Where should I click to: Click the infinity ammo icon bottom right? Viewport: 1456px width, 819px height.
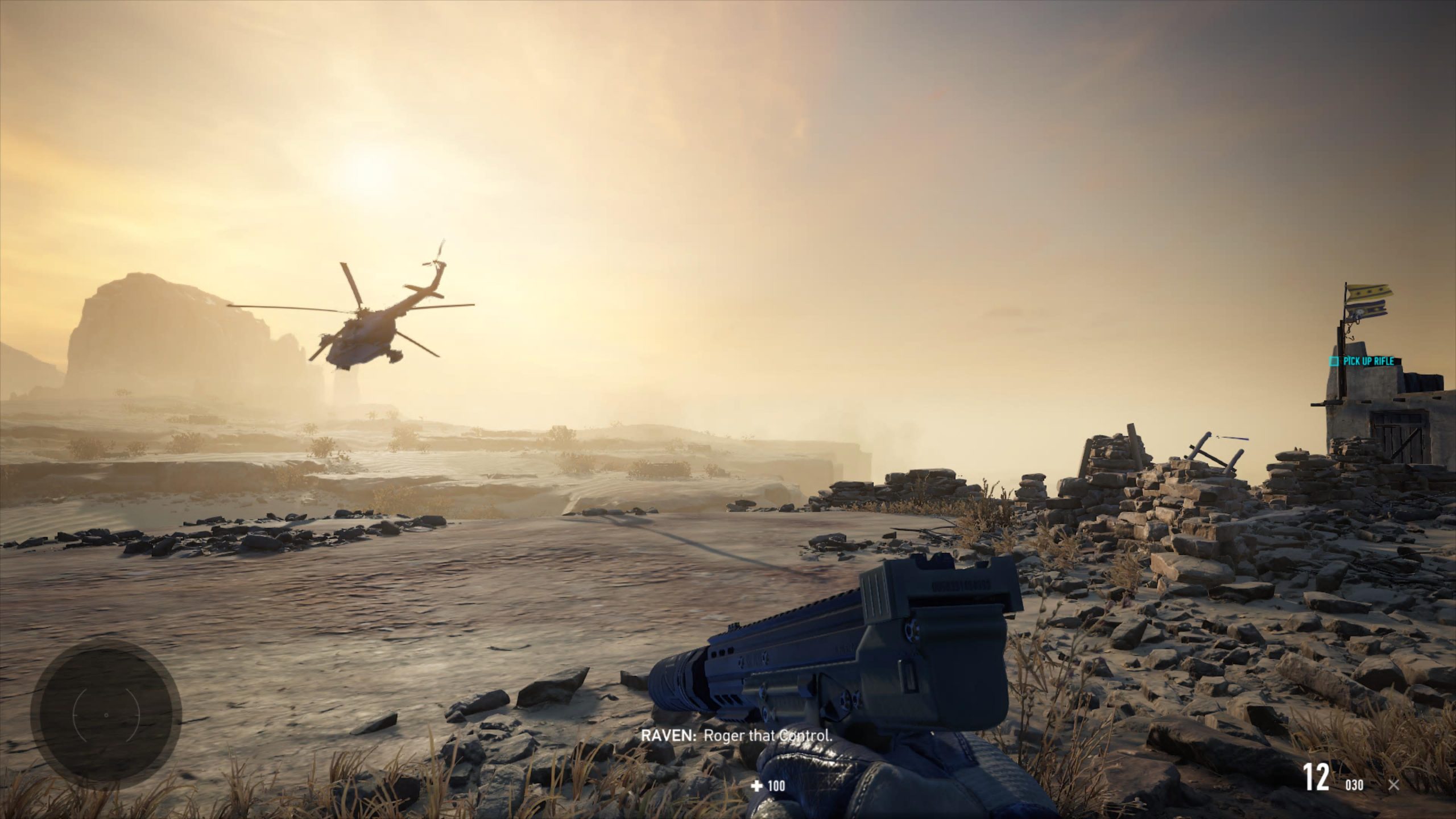click(x=1392, y=783)
